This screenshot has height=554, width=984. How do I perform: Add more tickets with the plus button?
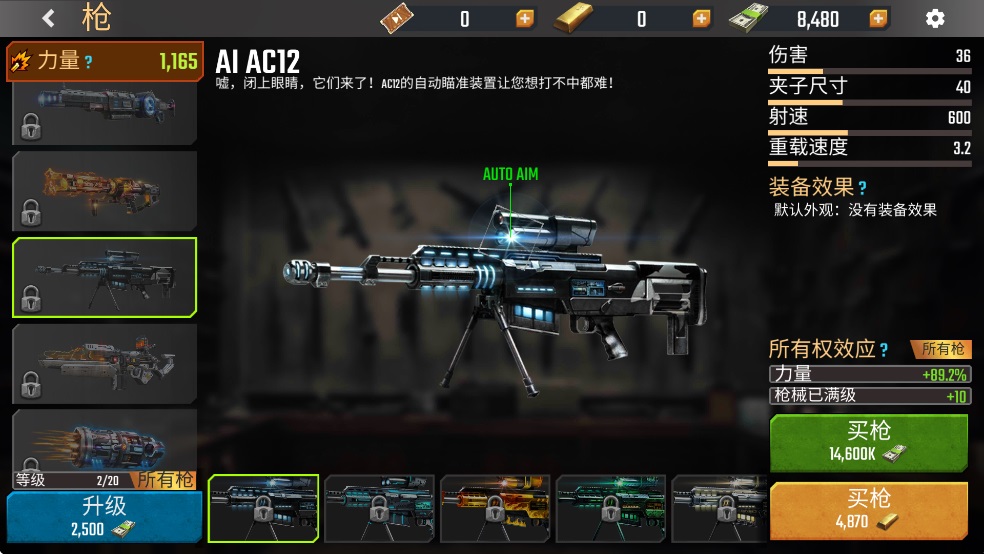tap(525, 19)
